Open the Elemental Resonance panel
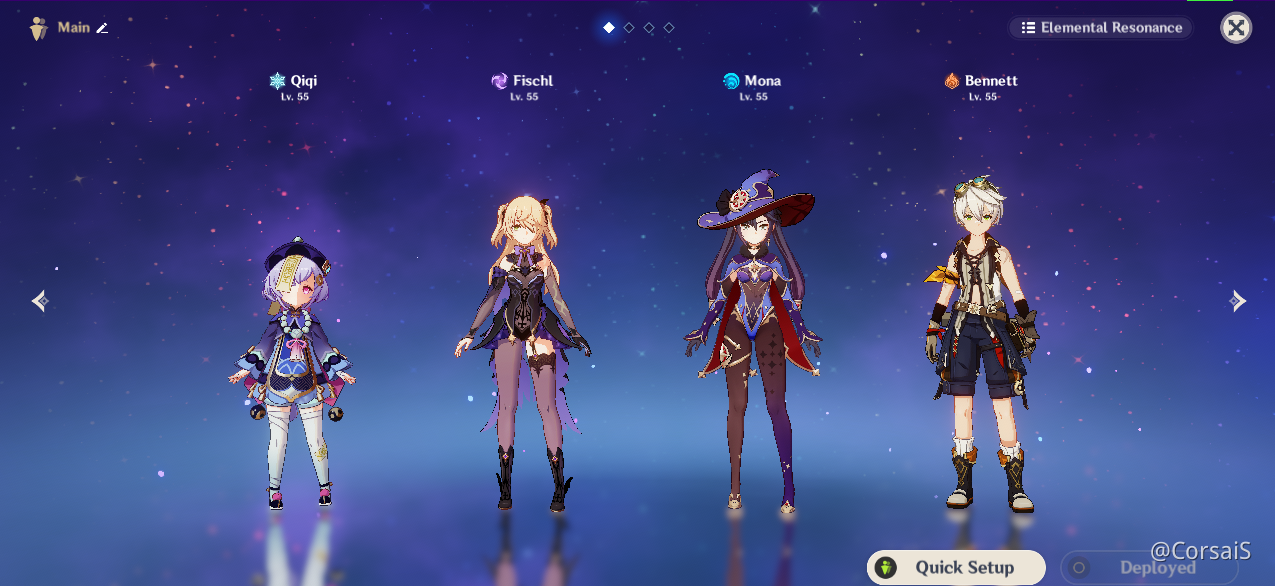Screen dimensions: 1275x586 pos(1100,28)
